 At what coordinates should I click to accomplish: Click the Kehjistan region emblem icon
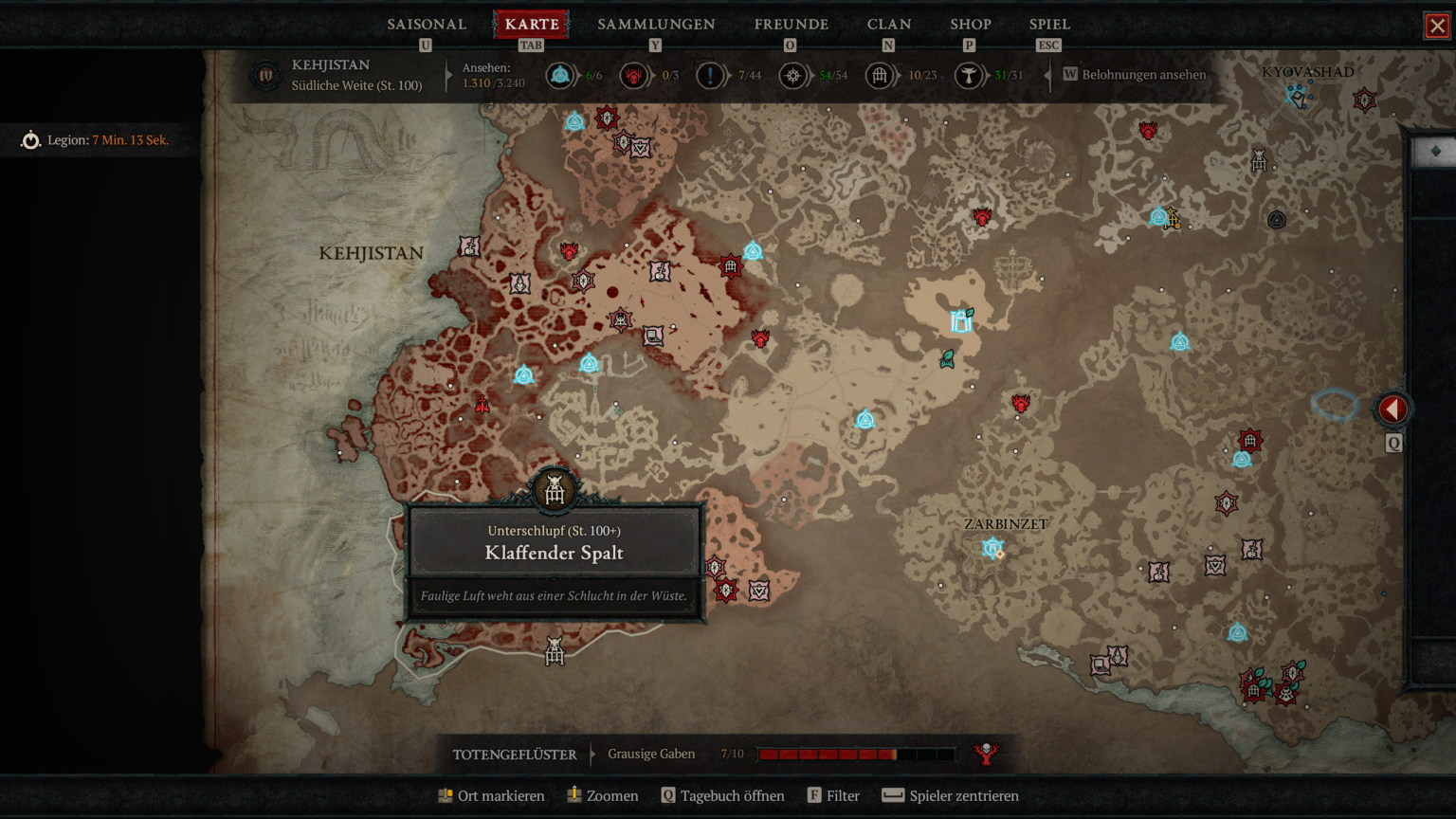pyautogui.click(x=265, y=75)
